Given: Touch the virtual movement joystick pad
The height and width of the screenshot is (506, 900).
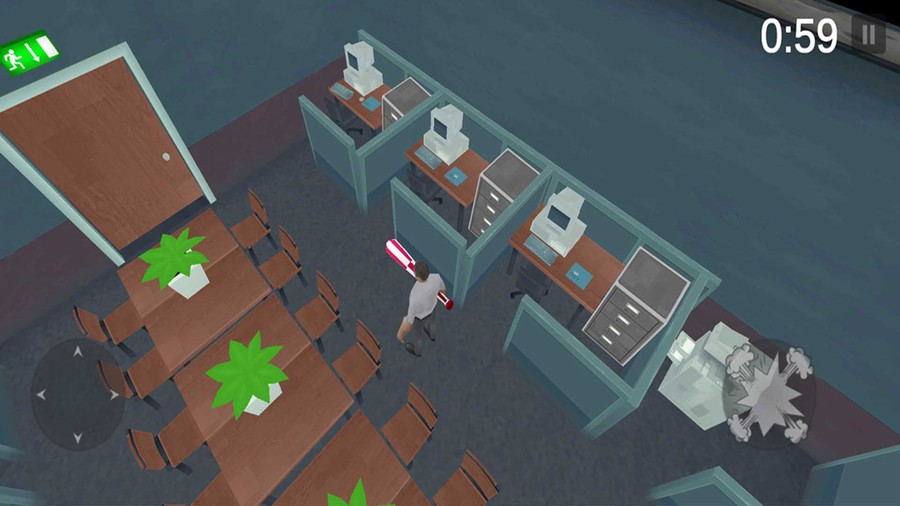Looking at the screenshot, I should click(78, 394).
